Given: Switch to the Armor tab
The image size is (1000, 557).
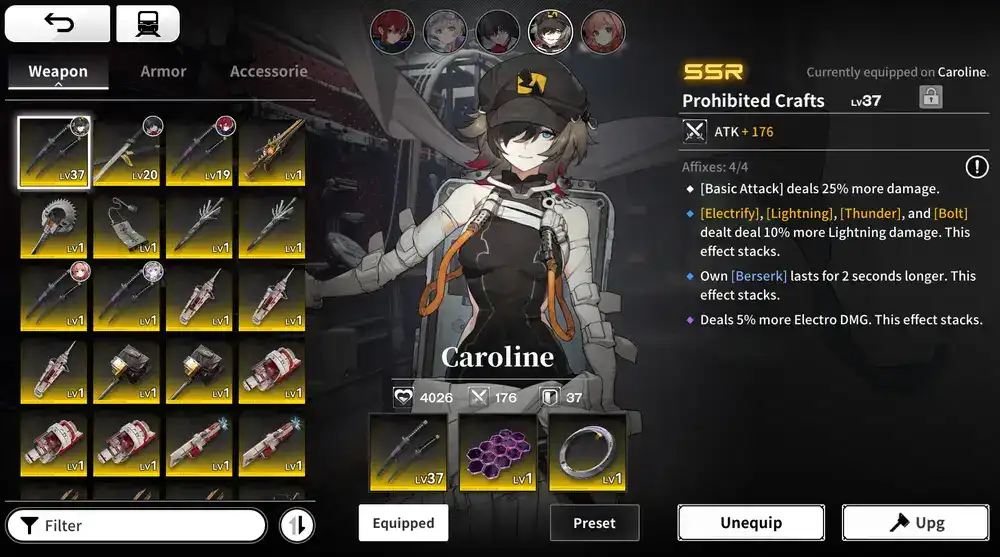Looking at the screenshot, I should tap(163, 71).
